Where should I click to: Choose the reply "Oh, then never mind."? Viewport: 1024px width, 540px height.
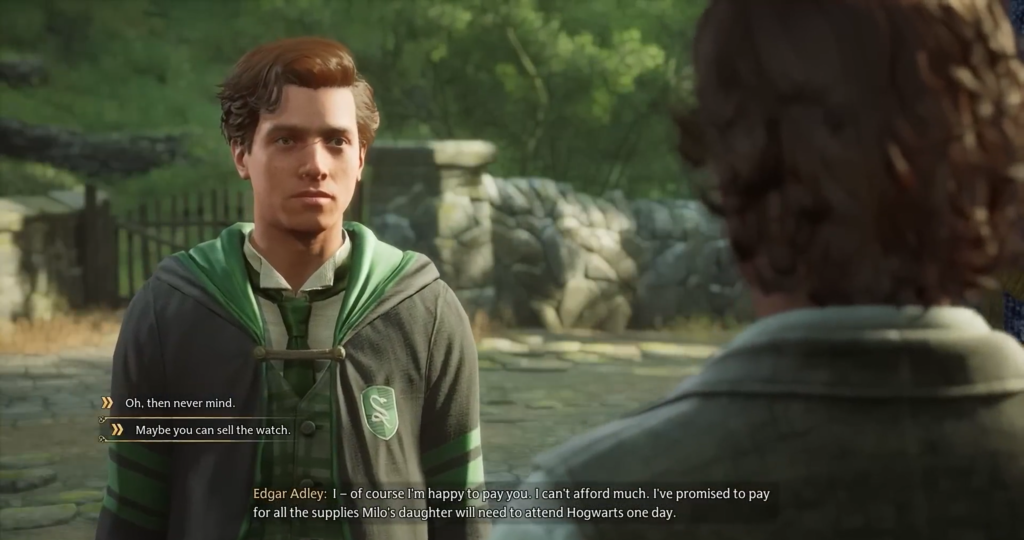(x=180, y=403)
